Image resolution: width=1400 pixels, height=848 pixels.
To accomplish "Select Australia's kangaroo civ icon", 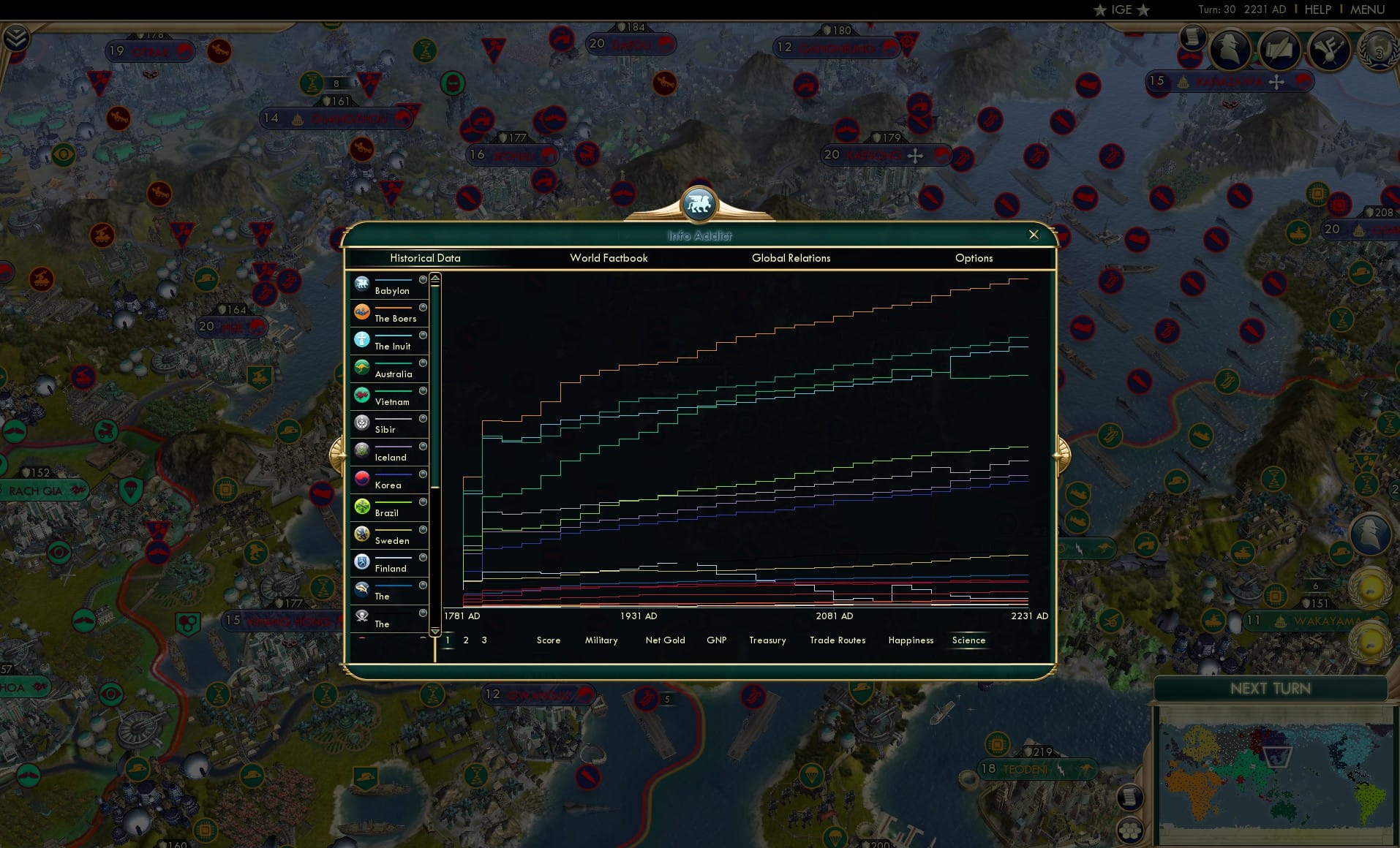I will [363, 366].
